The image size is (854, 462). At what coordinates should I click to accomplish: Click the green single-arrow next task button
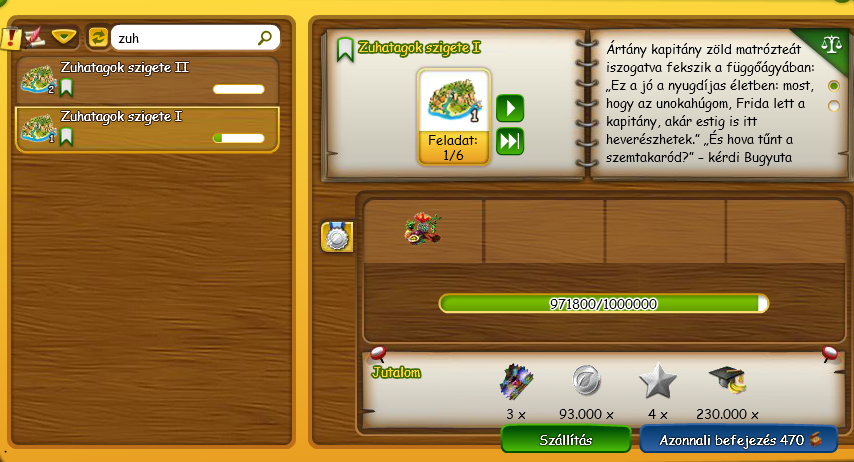510,107
